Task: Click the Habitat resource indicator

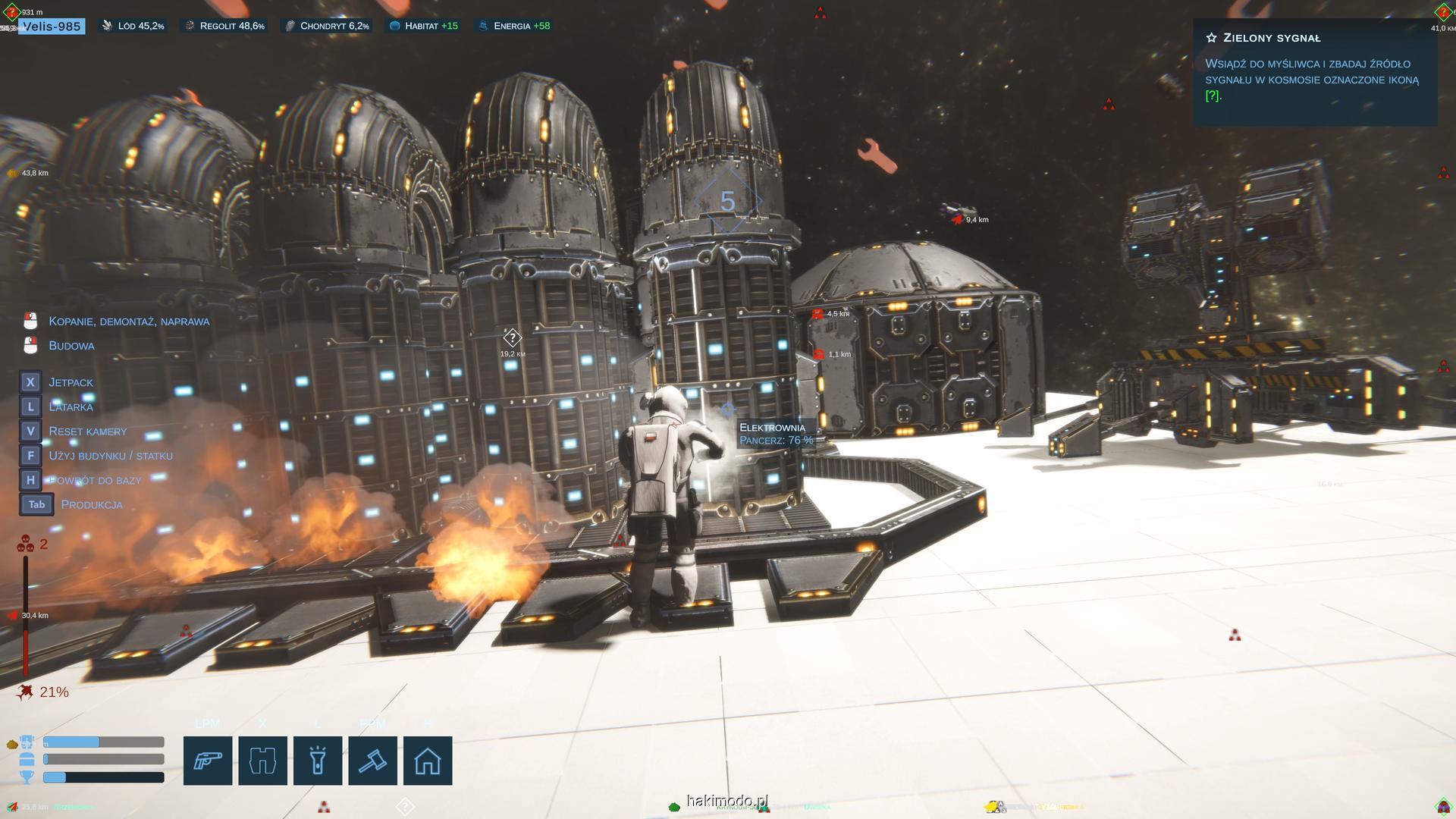Action: (424, 26)
